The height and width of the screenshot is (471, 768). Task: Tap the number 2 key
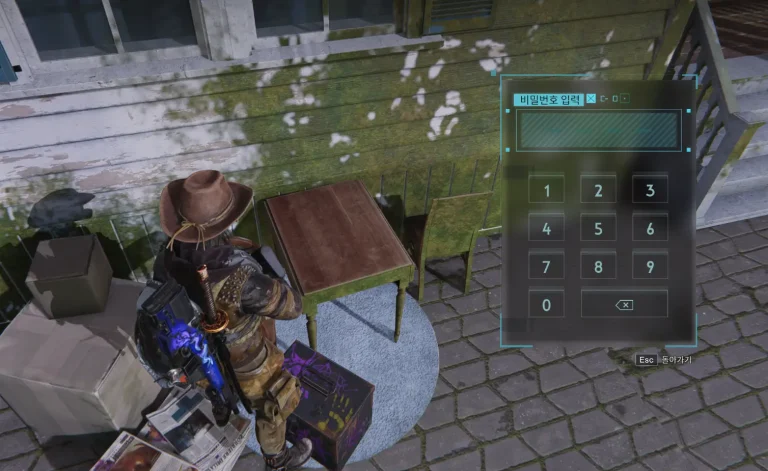pos(598,190)
